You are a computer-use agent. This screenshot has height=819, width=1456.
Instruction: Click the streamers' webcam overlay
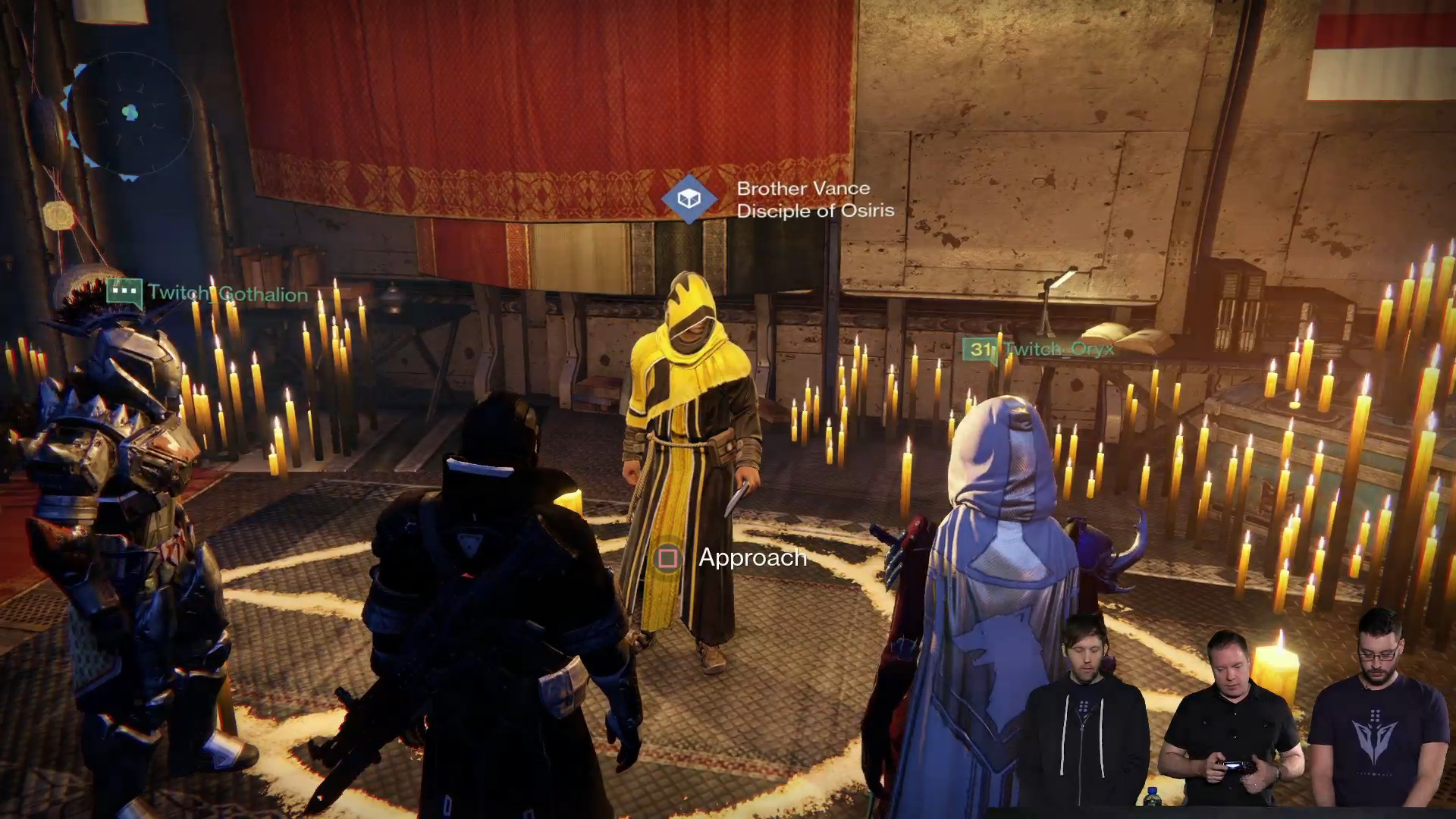coord(1236,713)
